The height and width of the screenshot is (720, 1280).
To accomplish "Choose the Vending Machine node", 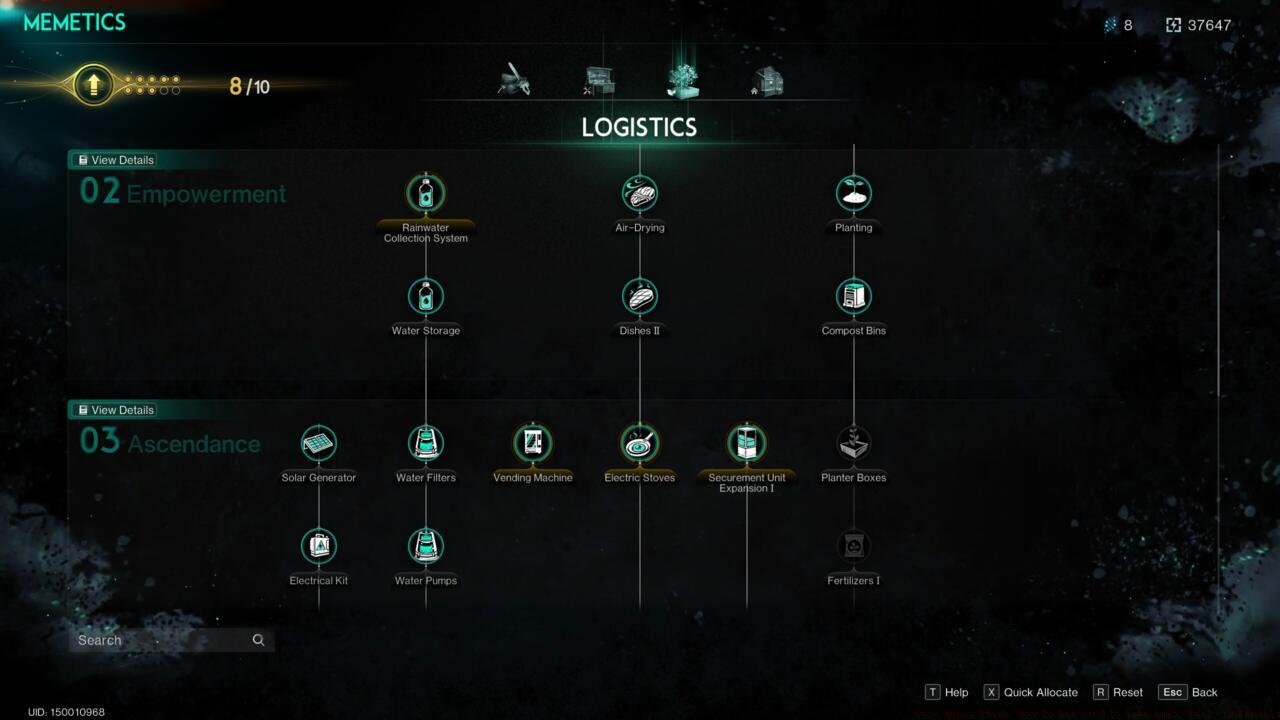I will coord(532,443).
